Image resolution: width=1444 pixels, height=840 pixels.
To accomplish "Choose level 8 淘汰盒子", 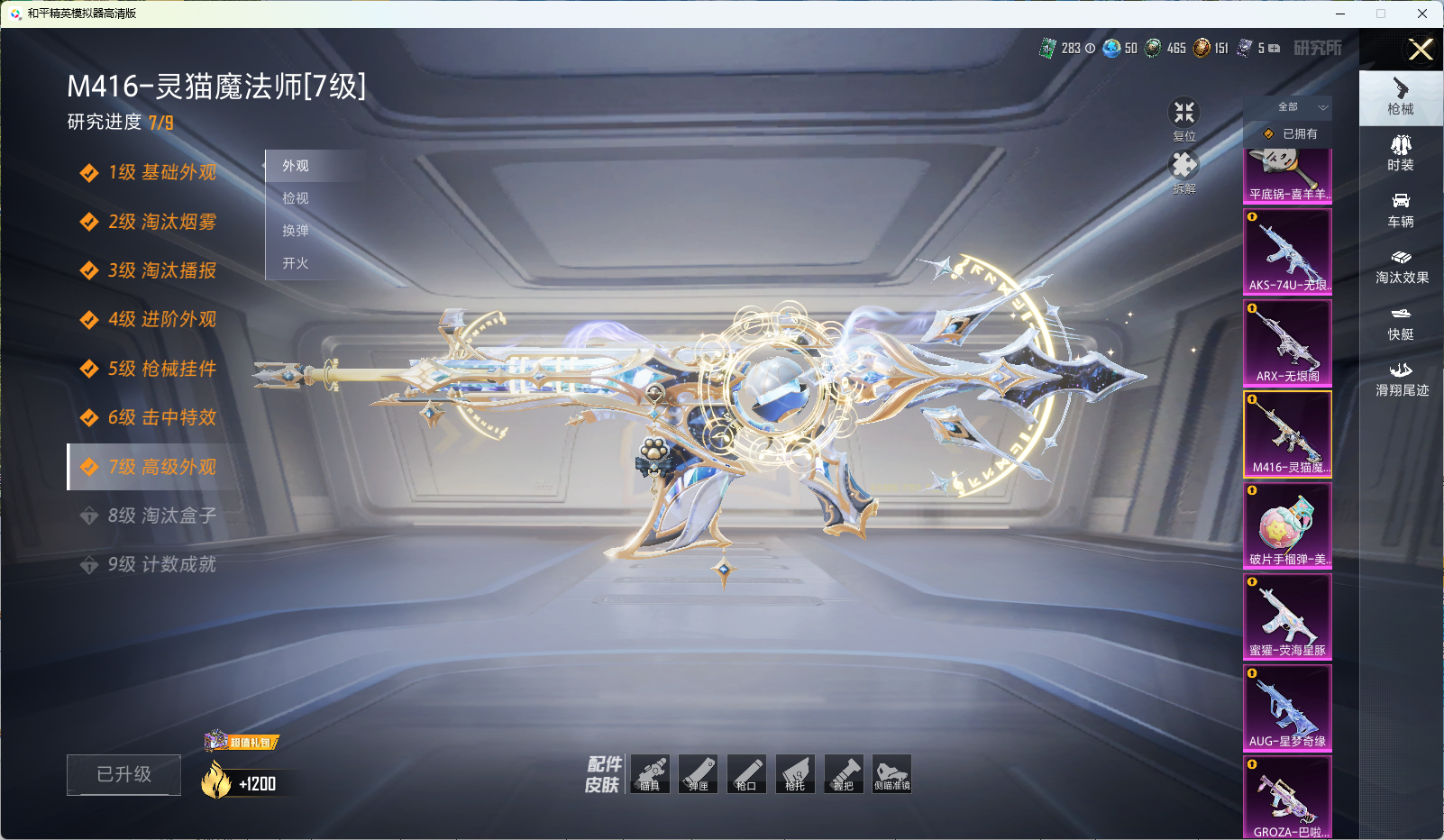I will 161,516.
